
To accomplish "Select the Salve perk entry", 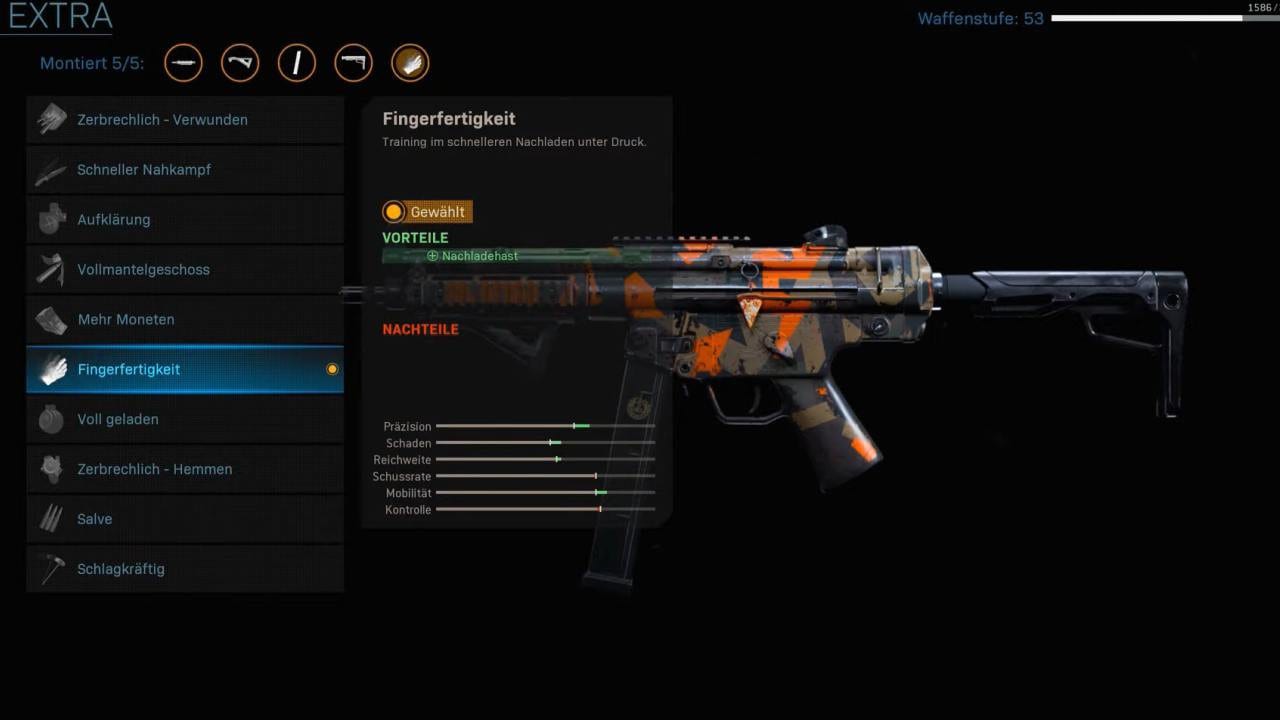I will tap(185, 519).
